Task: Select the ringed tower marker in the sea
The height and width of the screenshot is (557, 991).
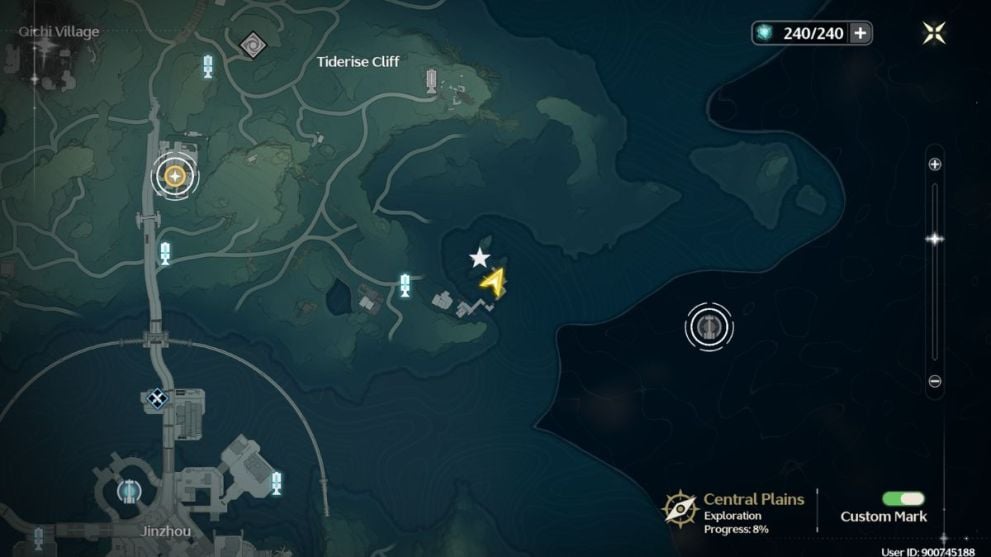Action: pyautogui.click(x=709, y=326)
